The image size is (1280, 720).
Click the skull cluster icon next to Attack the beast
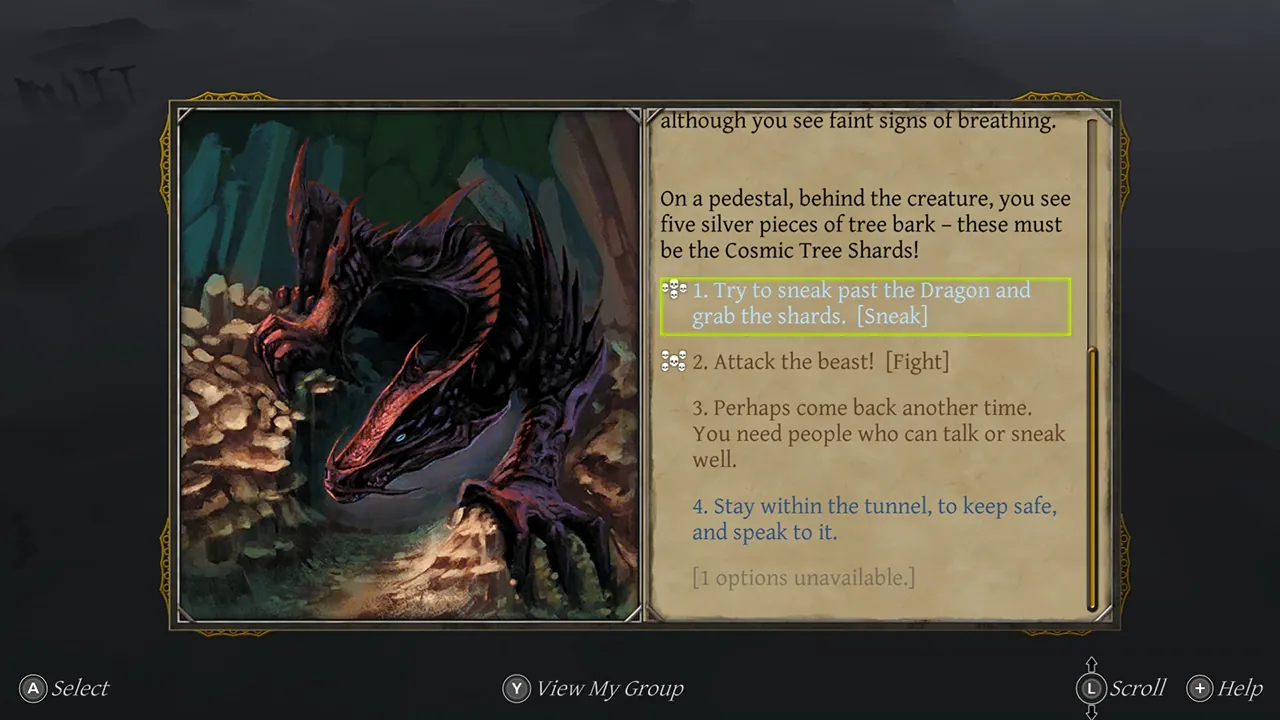click(x=674, y=361)
